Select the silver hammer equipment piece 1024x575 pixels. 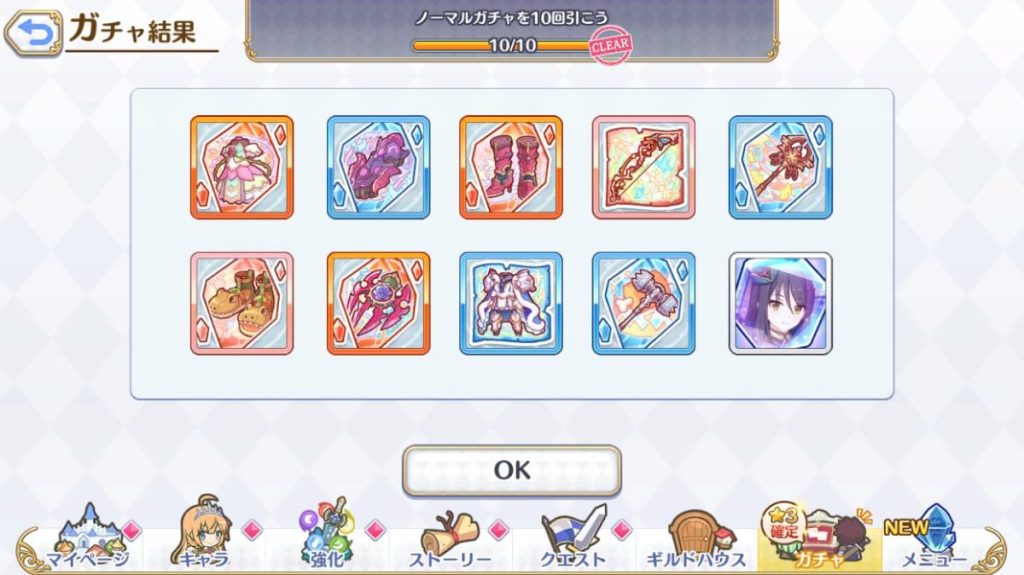pyautogui.click(x=643, y=303)
